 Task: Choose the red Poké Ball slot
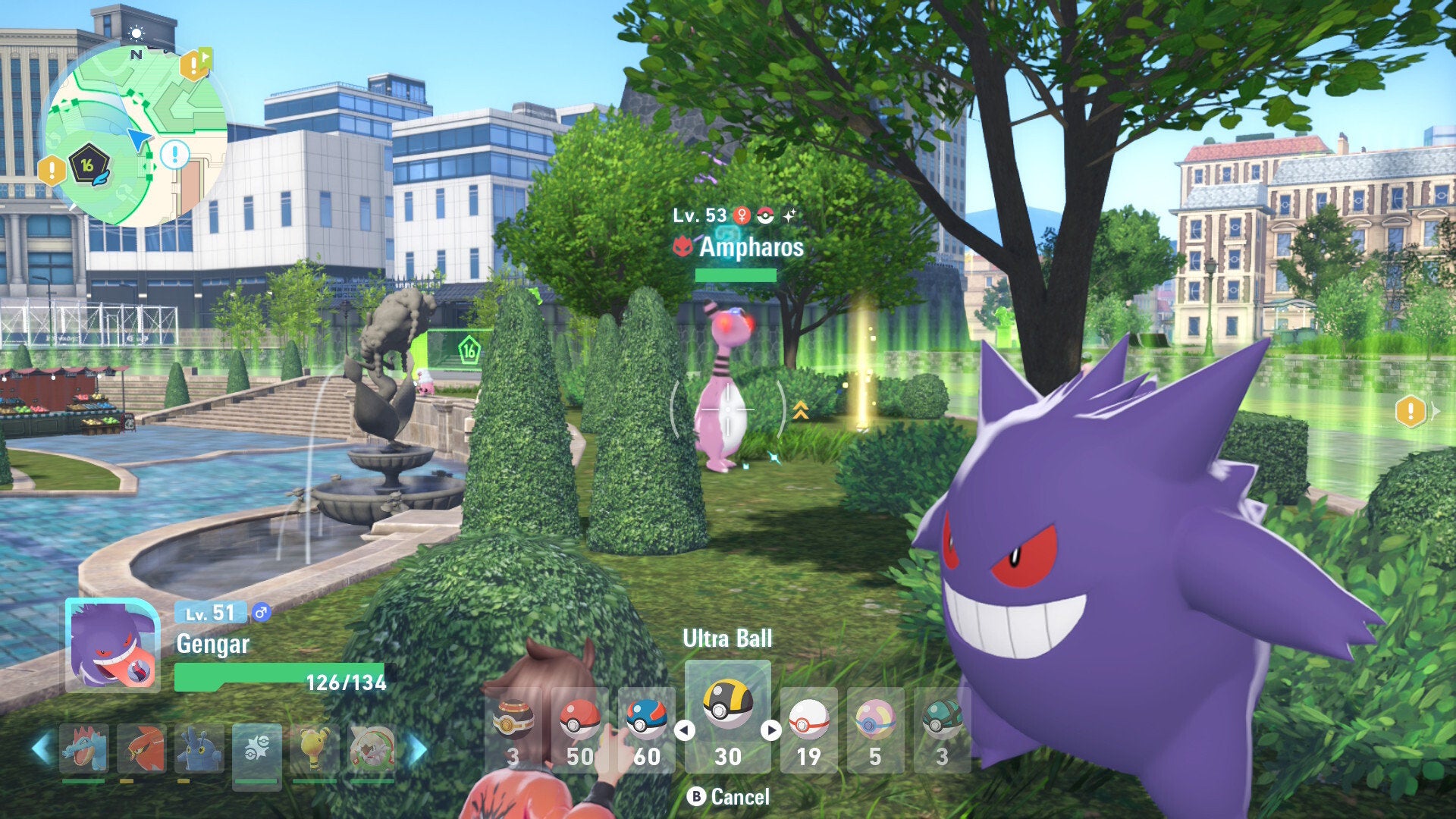click(x=579, y=728)
